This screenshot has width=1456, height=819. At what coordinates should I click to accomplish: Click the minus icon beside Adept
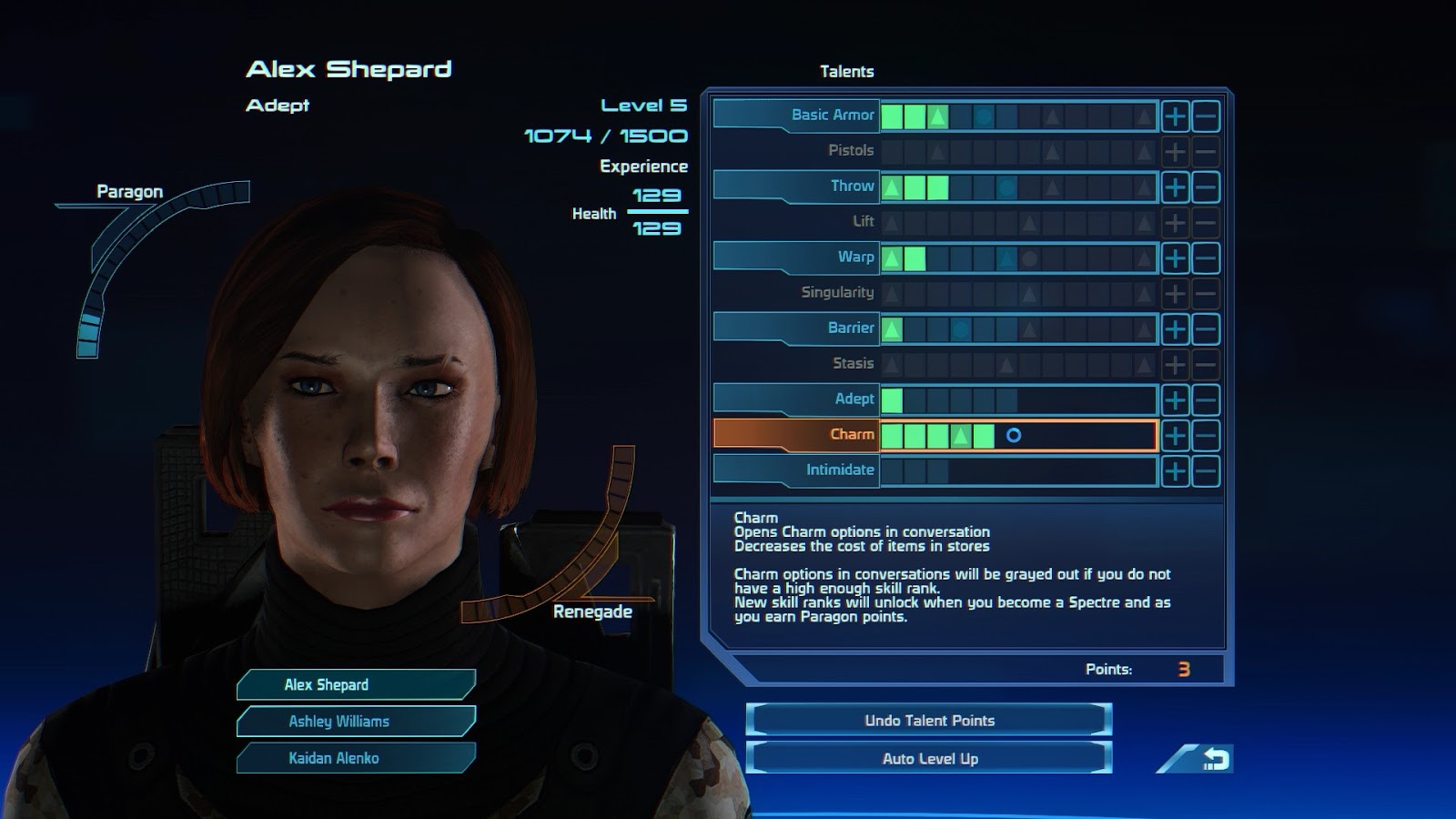tap(1205, 399)
